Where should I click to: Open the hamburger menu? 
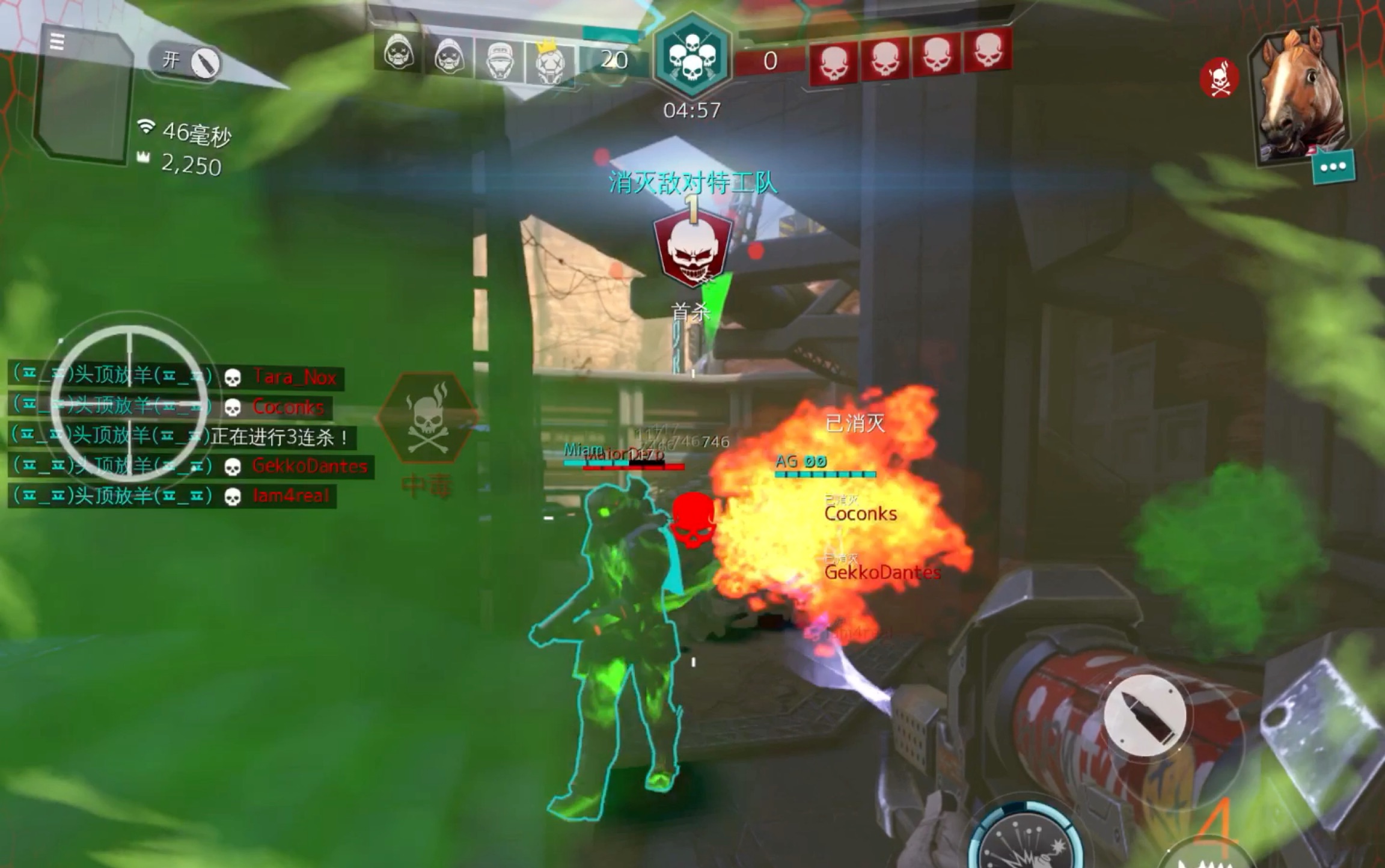[x=57, y=41]
